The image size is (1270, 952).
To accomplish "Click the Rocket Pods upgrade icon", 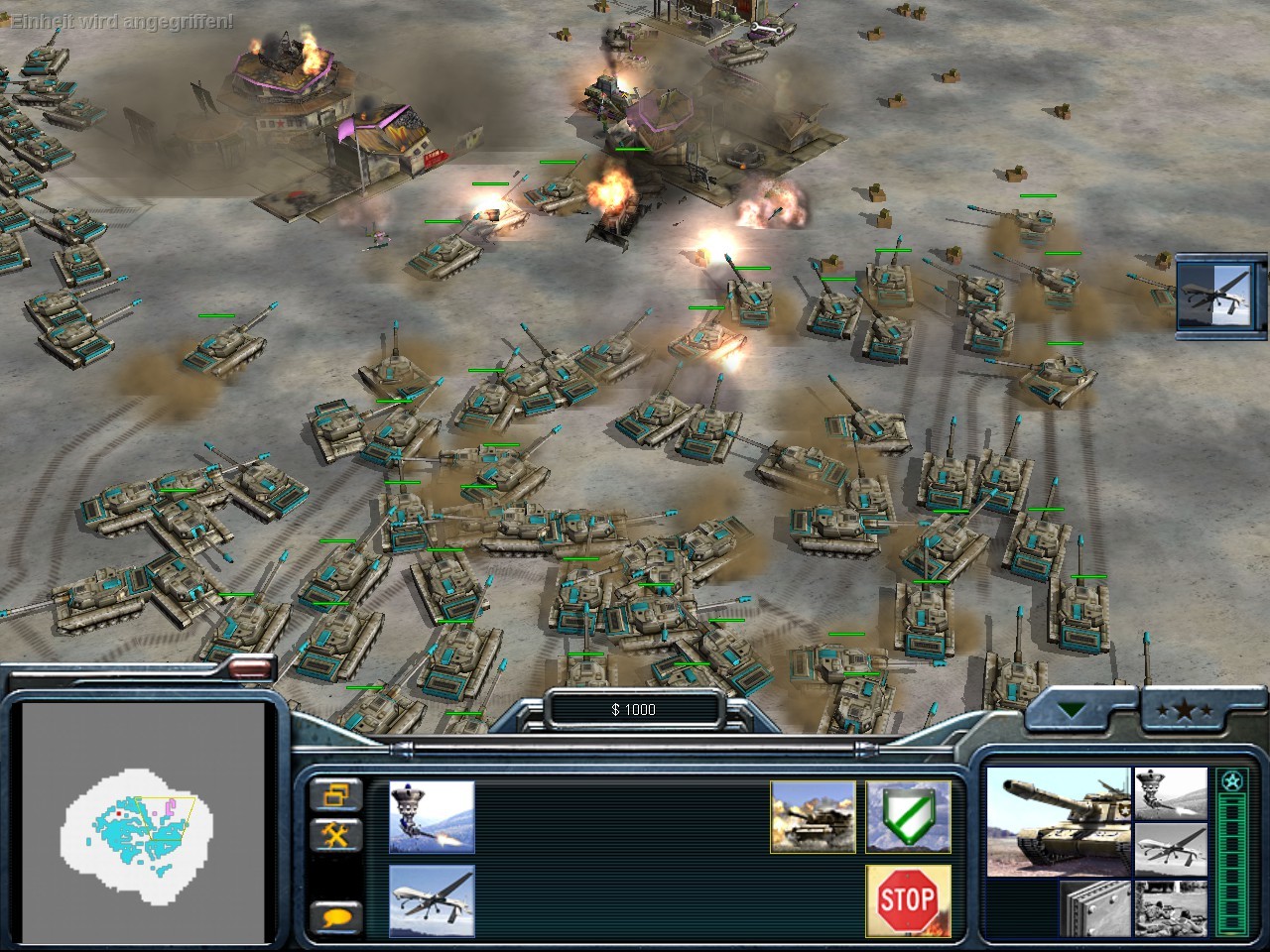I will tap(432, 815).
